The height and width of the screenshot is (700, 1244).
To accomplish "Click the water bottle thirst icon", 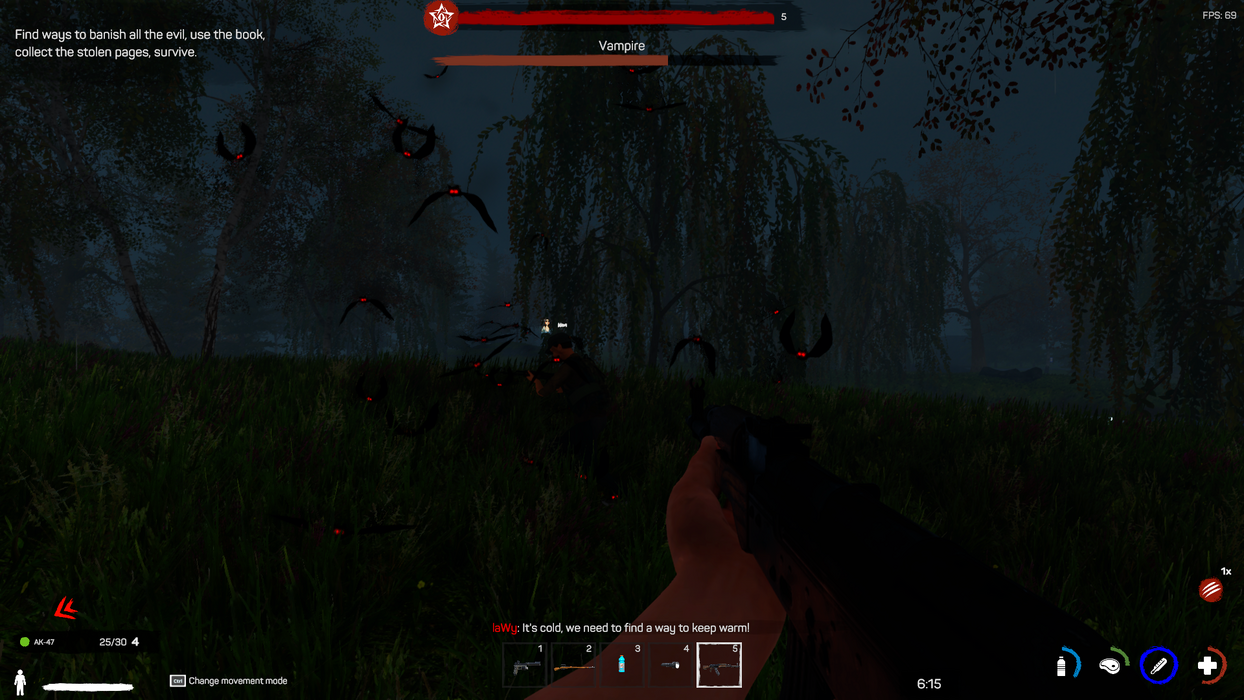I will [x=1063, y=665].
